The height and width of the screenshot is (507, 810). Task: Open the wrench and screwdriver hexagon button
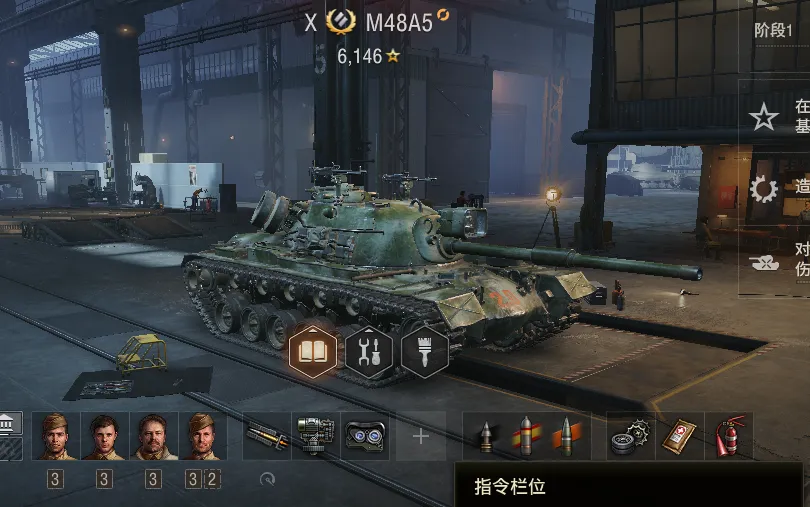369,351
